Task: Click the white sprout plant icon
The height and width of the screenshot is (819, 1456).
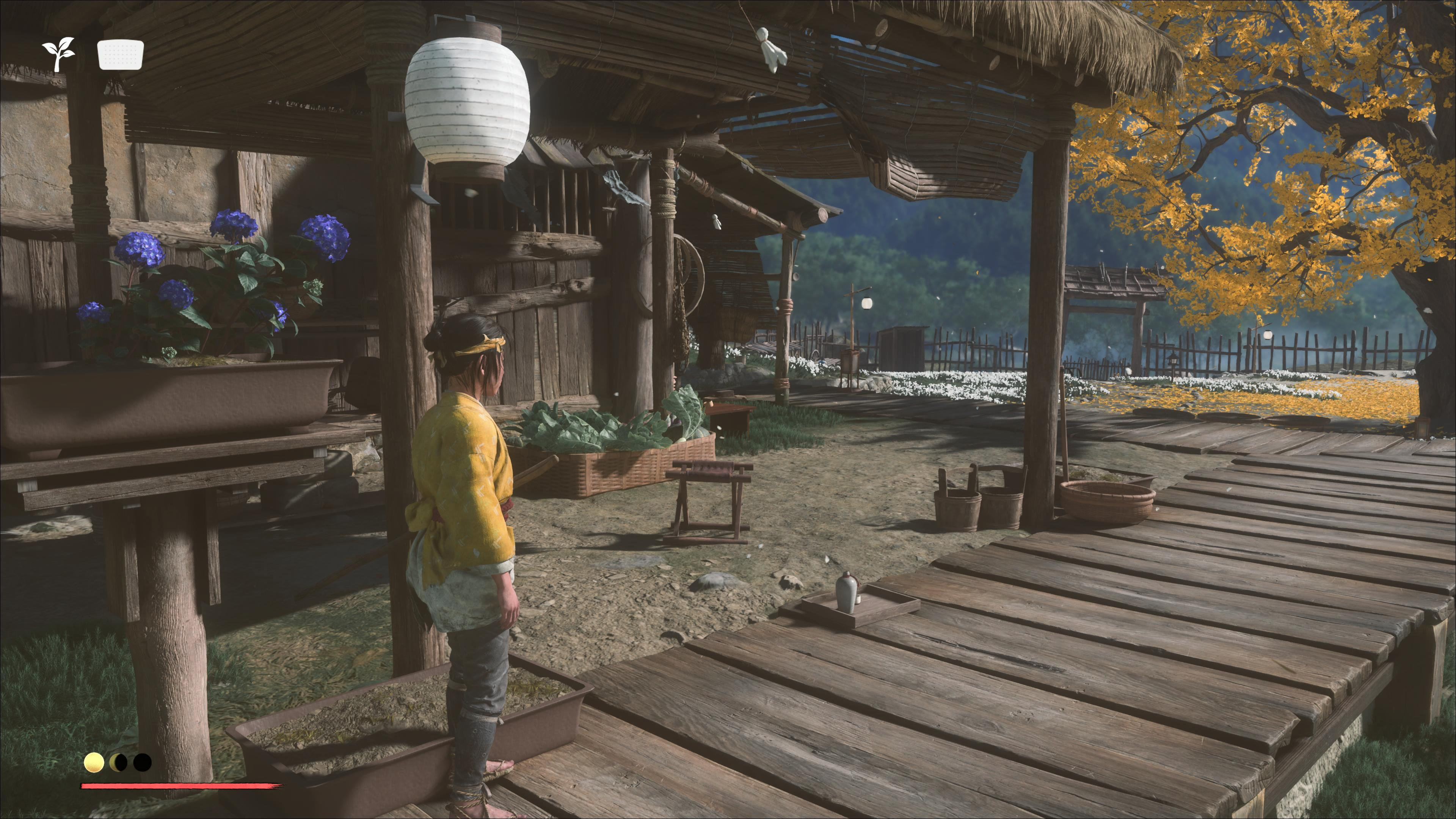Action: tap(58, 54)
